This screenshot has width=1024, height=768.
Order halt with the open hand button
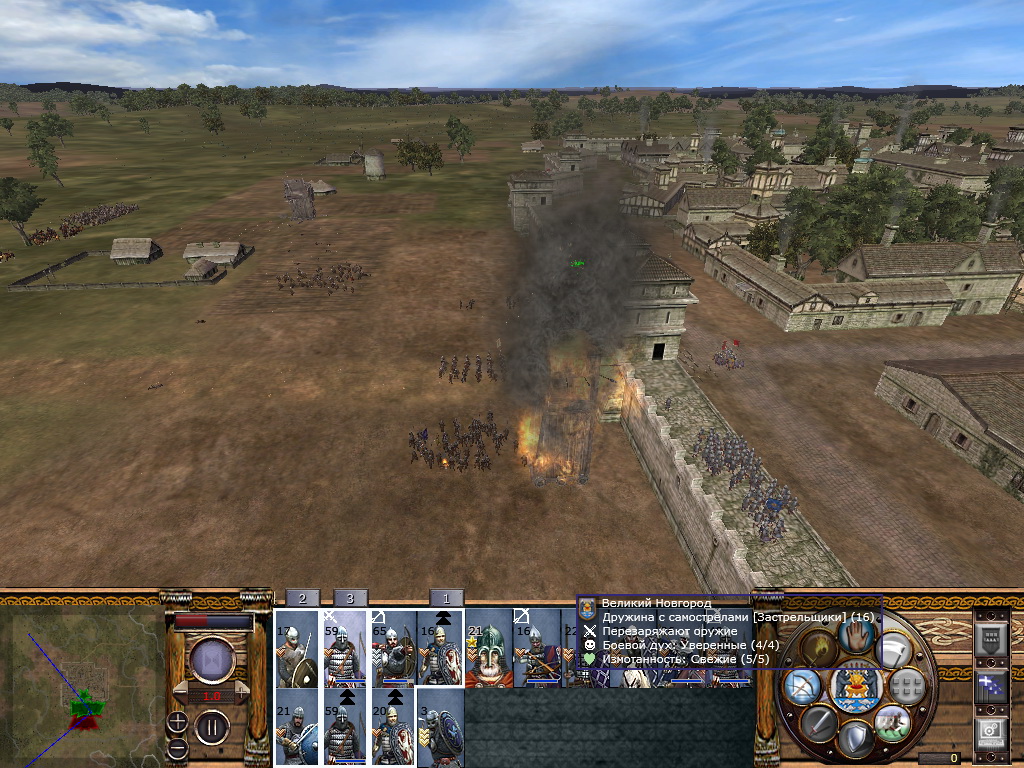point(855,634)
